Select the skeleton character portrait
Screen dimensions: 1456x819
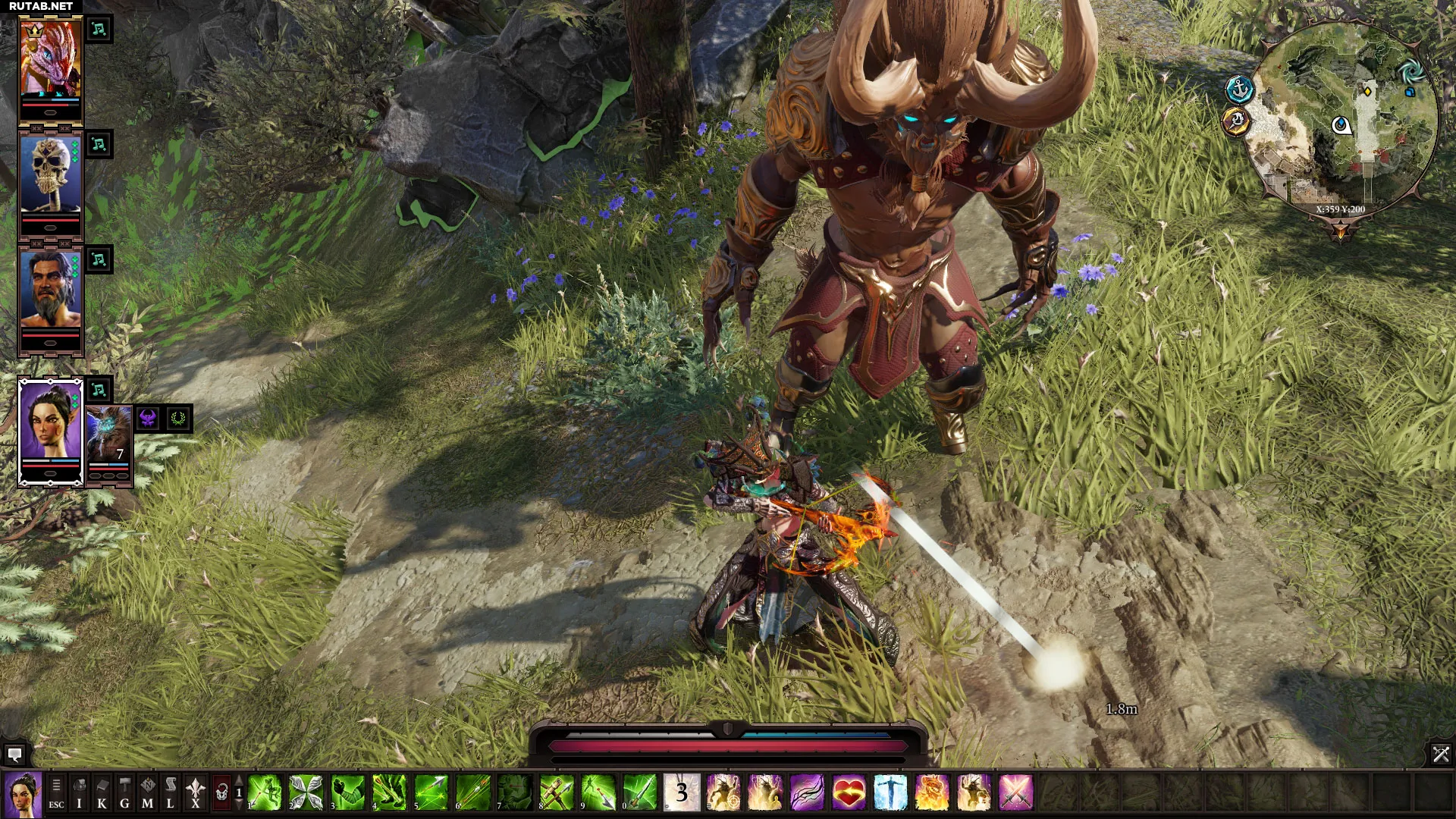[50, 174]
